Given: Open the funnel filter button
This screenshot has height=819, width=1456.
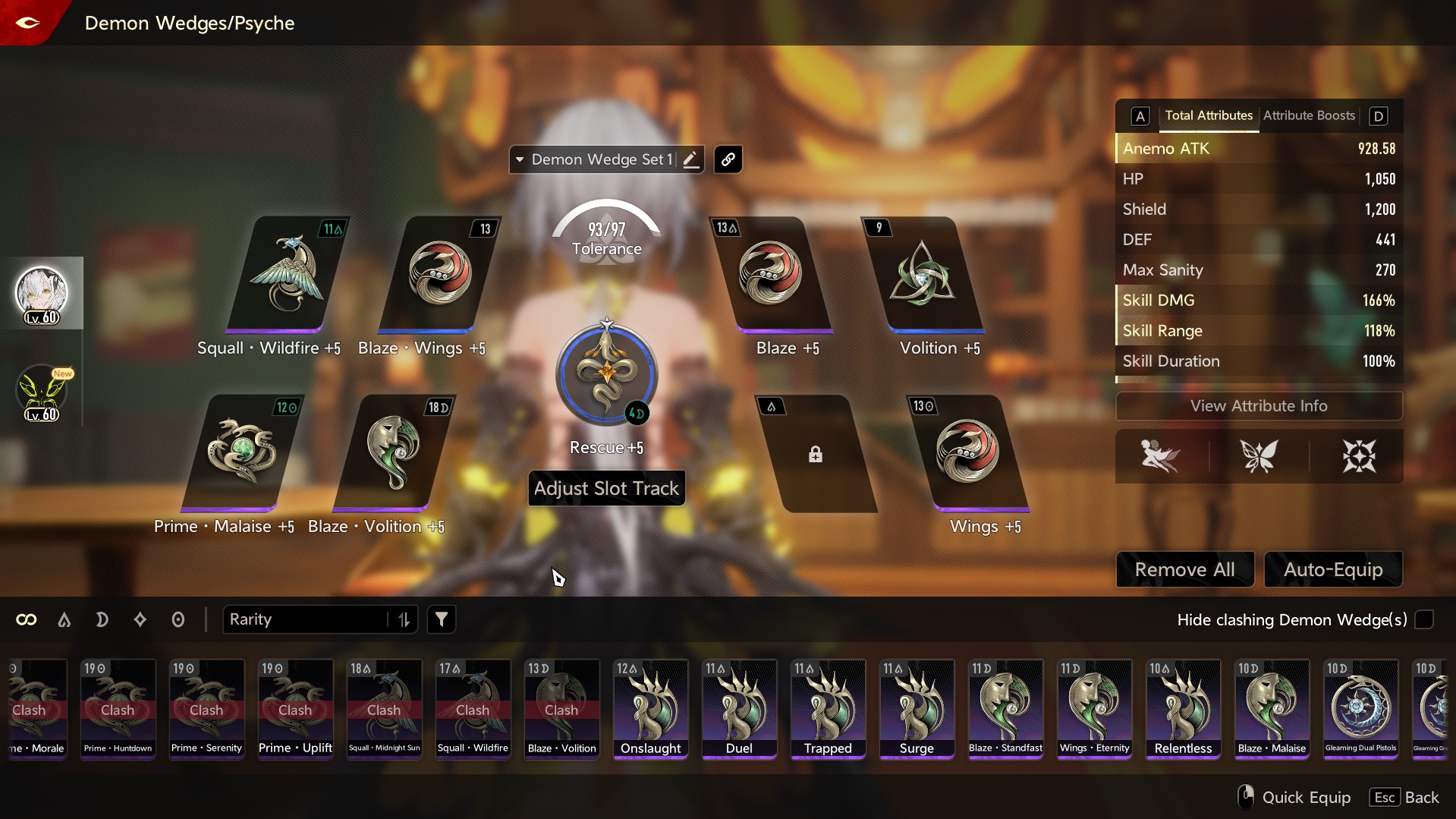Looking at the screenshot, I should (x=442, y=619).
